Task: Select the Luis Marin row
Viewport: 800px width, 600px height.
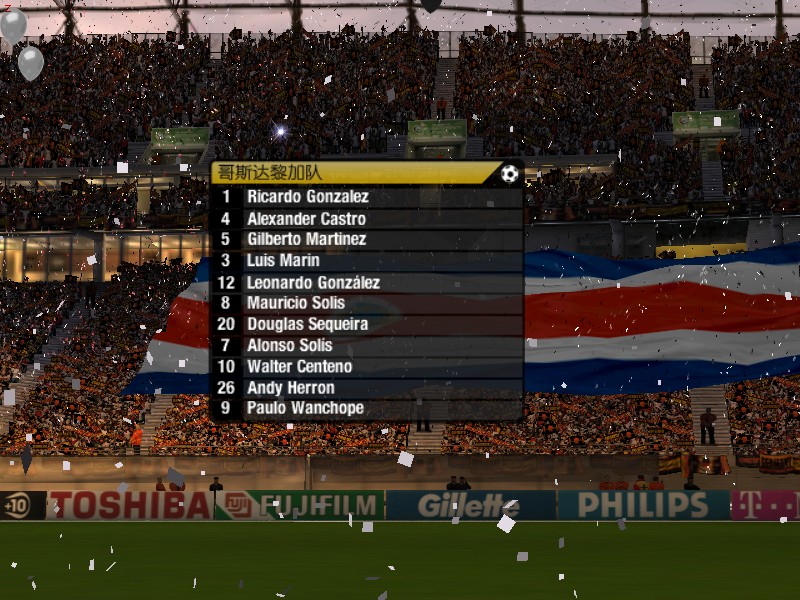Action: point(284,261)
